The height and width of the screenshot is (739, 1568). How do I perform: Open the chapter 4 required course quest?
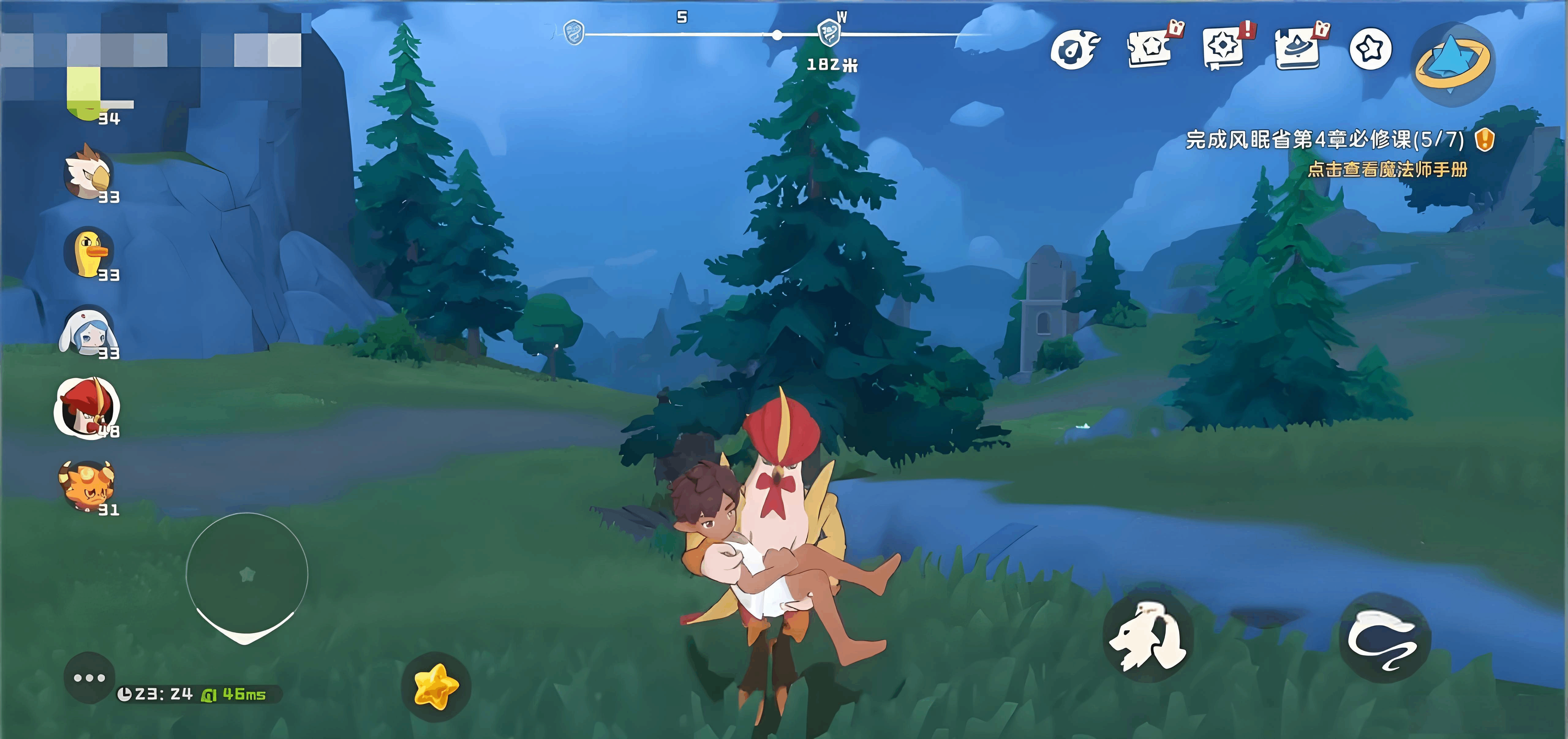coord(1325,140)
